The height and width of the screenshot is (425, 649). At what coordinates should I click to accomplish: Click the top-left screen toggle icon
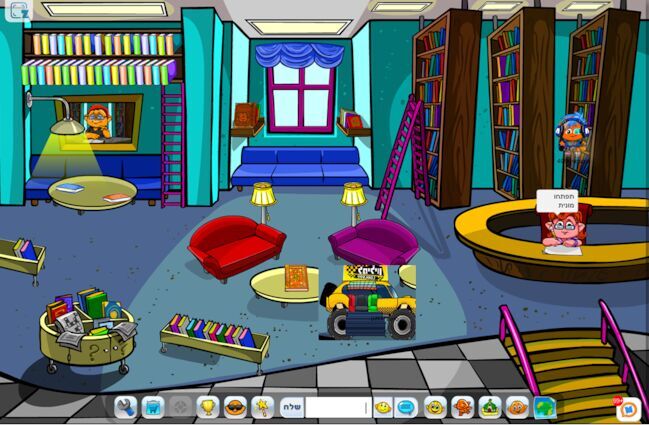(x=18, y=11)
